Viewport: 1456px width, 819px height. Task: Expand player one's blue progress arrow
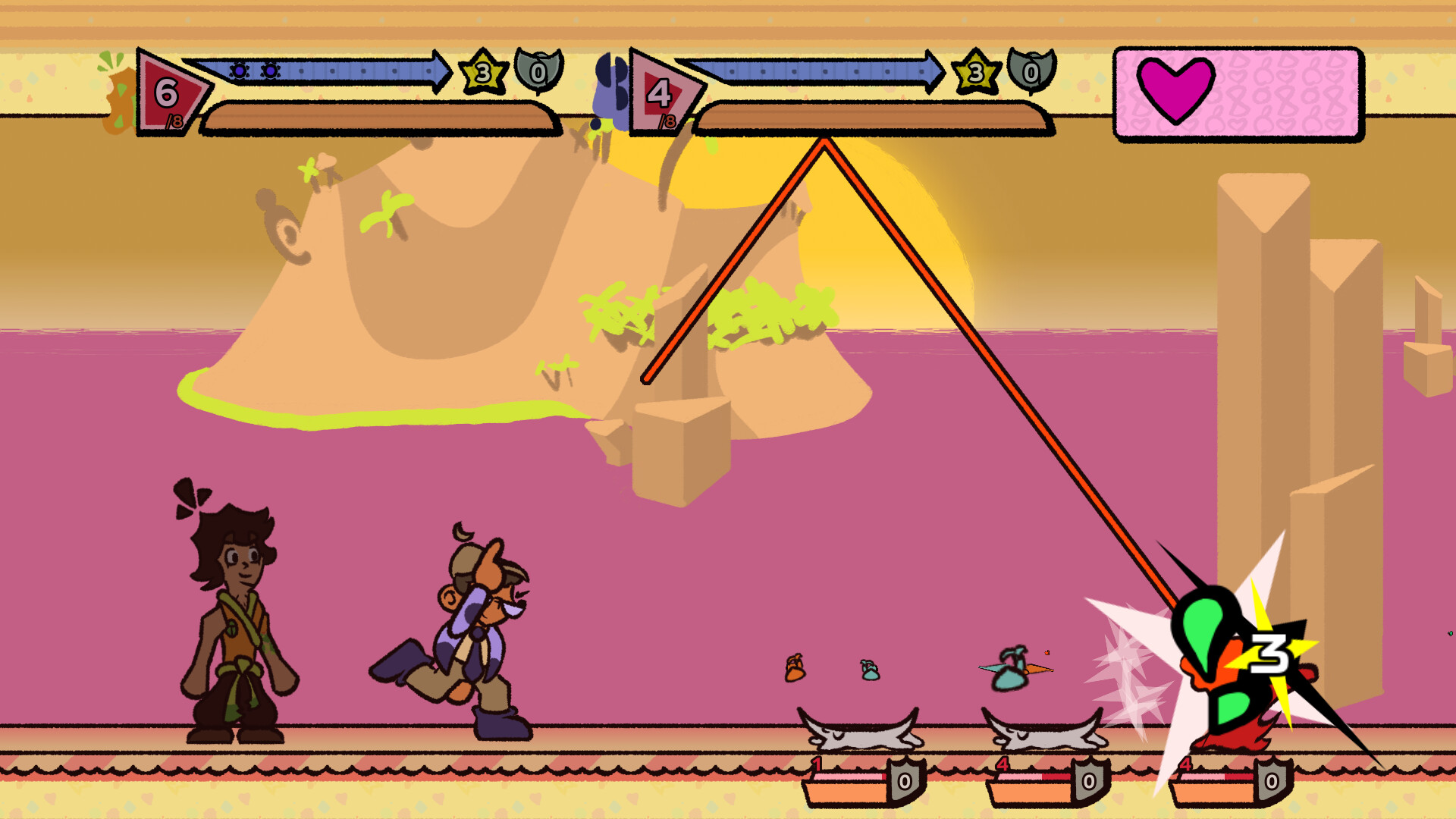click(326, 72)
